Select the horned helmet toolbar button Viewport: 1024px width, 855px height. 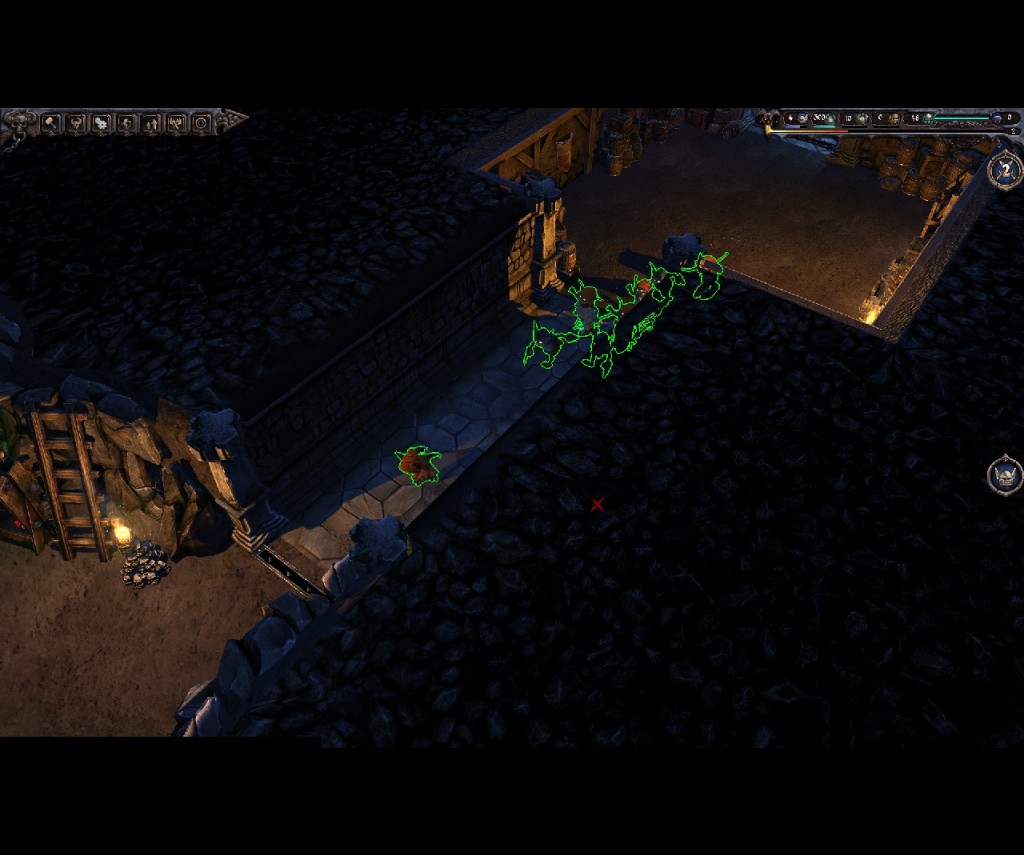(75, 123)
